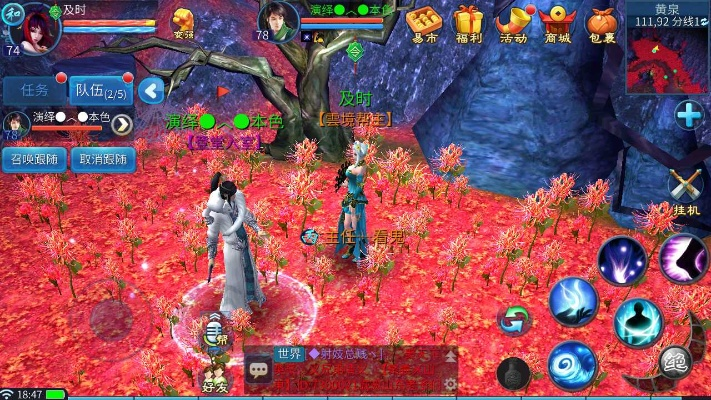Collapse the team panel with the blue arrow
The height and width of the screenshot is (400, 711).
[x=151, y=91]
